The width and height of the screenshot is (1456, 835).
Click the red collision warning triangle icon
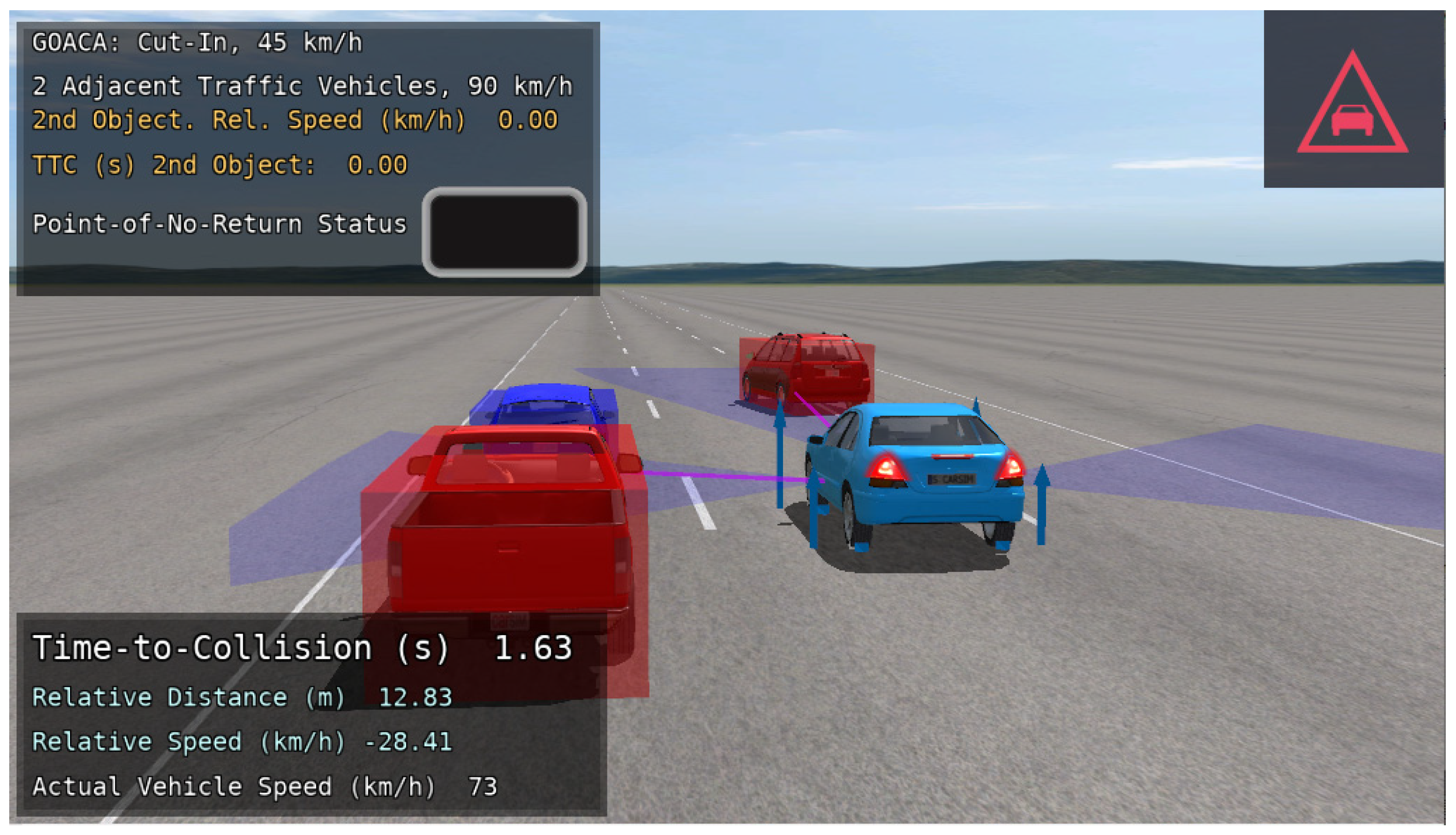point(1351,107)
